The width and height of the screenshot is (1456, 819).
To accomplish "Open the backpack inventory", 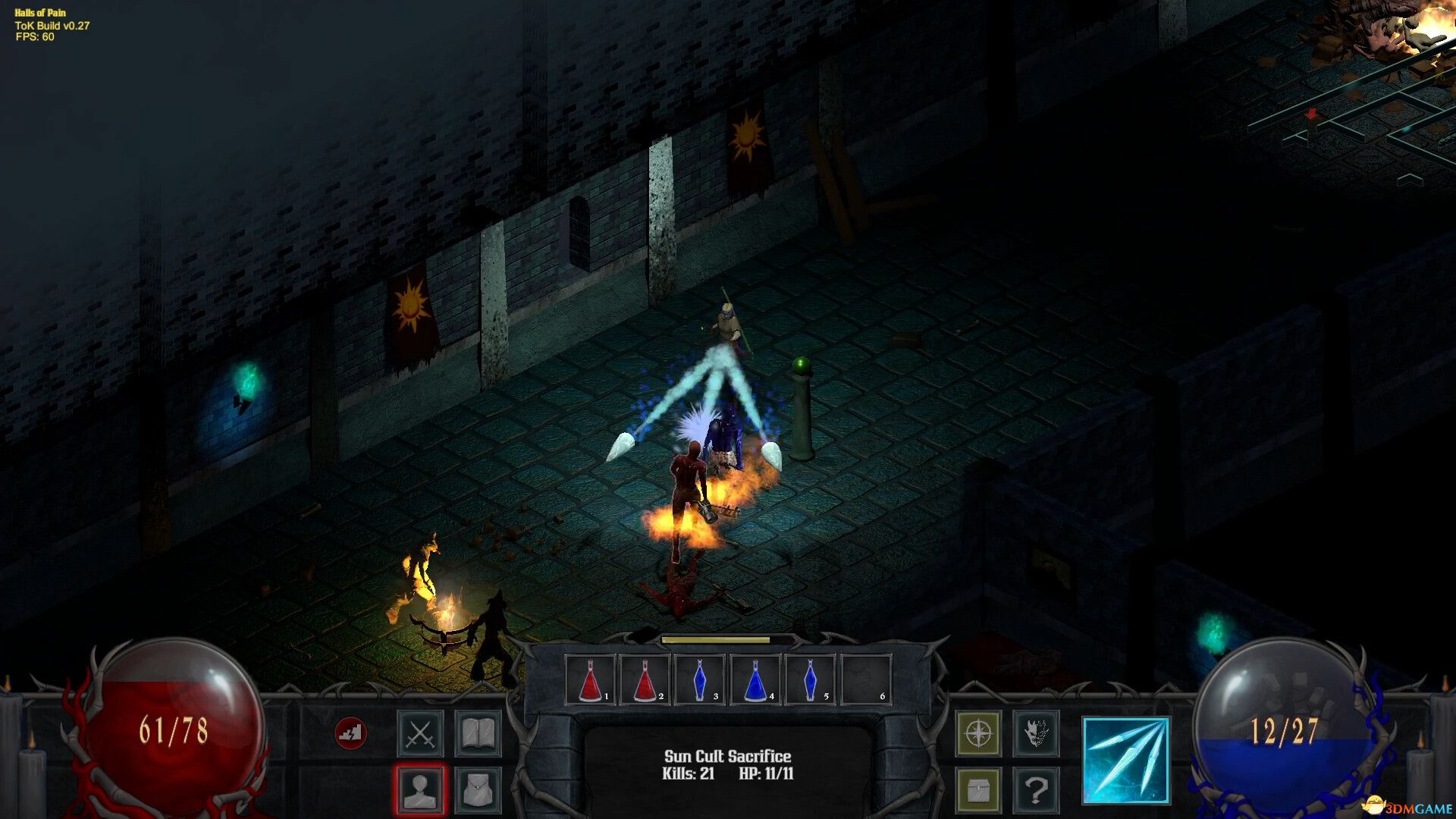I will coord(478,790).
